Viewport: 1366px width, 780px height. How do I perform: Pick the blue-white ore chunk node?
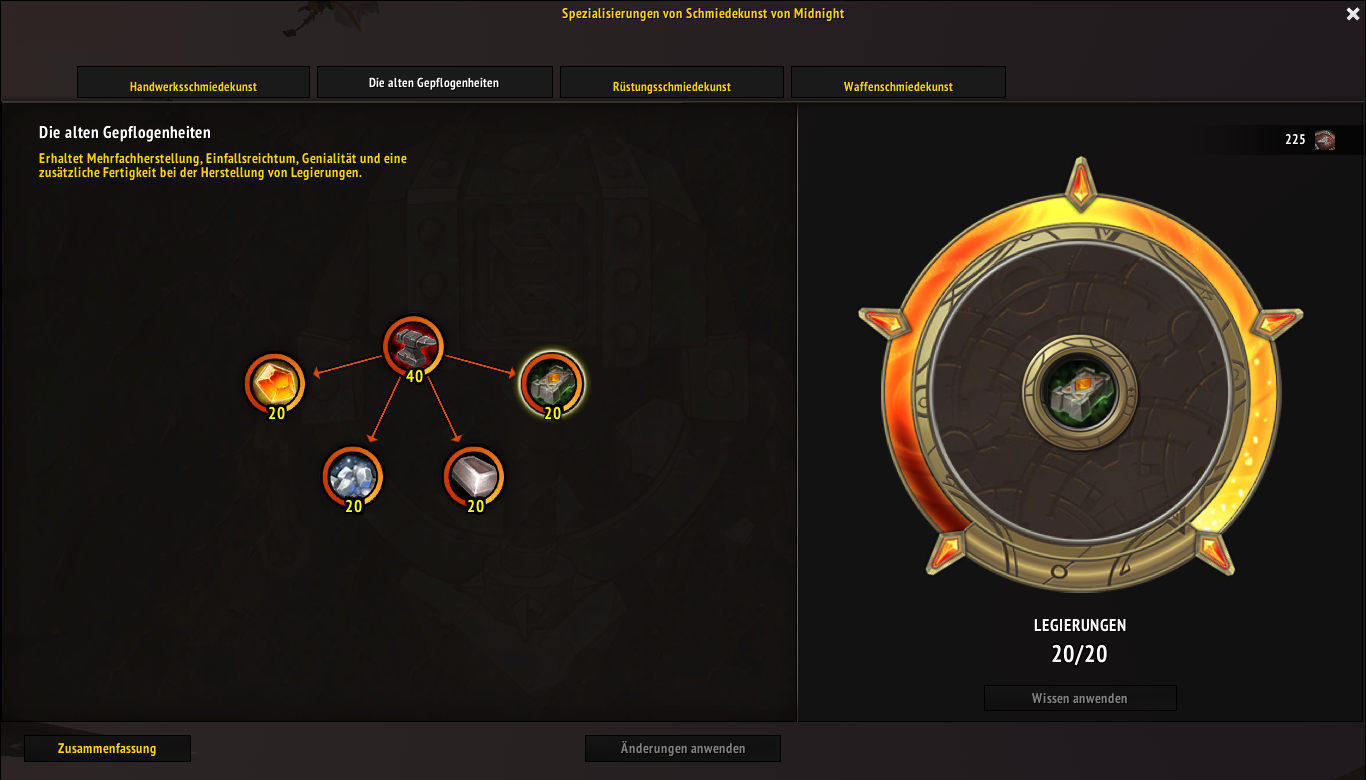[352, 476]
